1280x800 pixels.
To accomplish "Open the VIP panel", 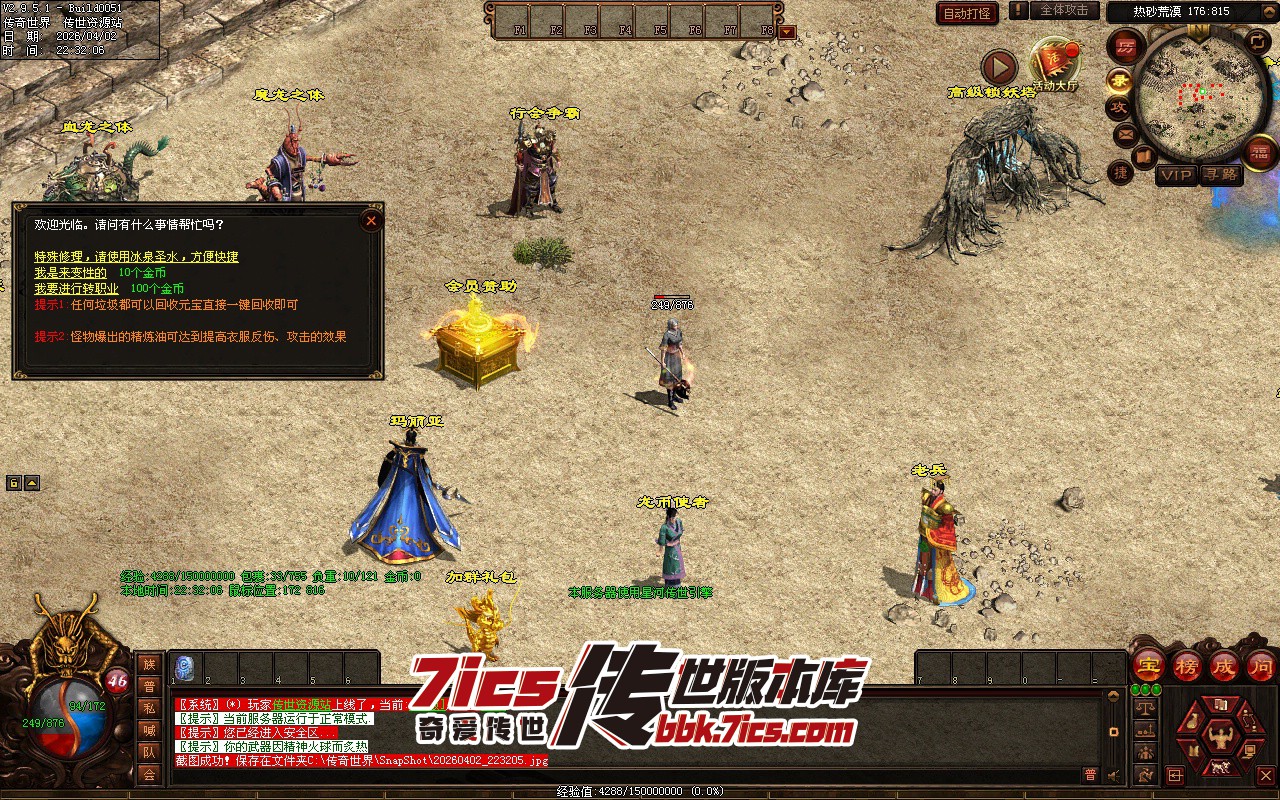I will [1176, 175].
